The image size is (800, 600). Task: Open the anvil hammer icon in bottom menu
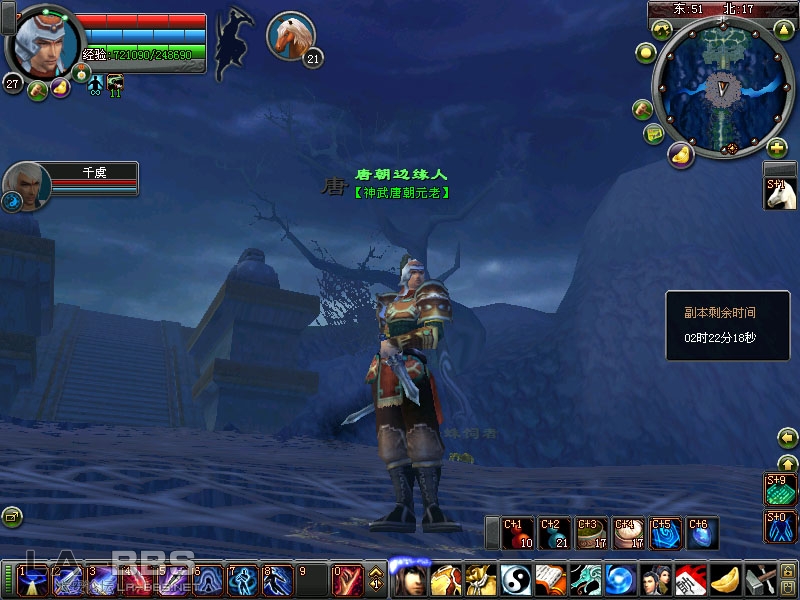click(x=762, y=581)
